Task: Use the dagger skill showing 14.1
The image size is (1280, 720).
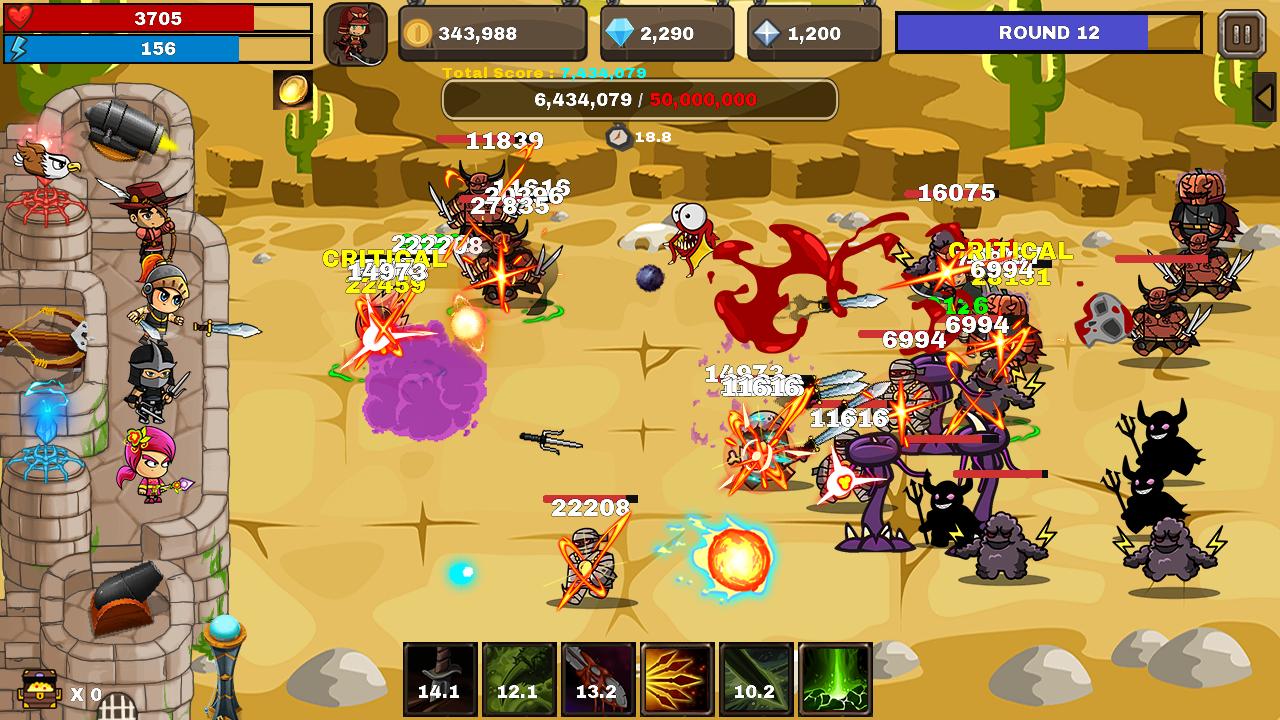Action: (x=440, y=679)
